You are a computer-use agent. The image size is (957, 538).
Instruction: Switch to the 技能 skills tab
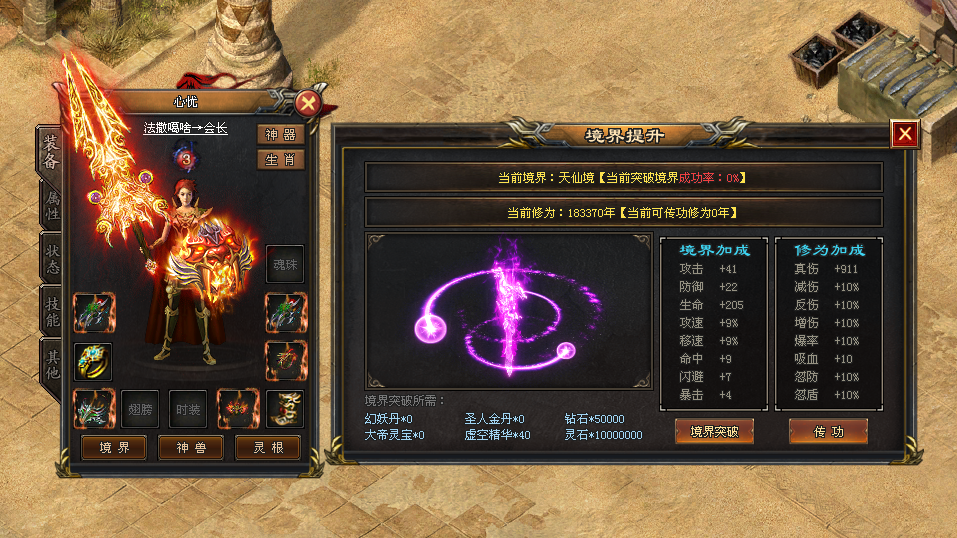52,311
